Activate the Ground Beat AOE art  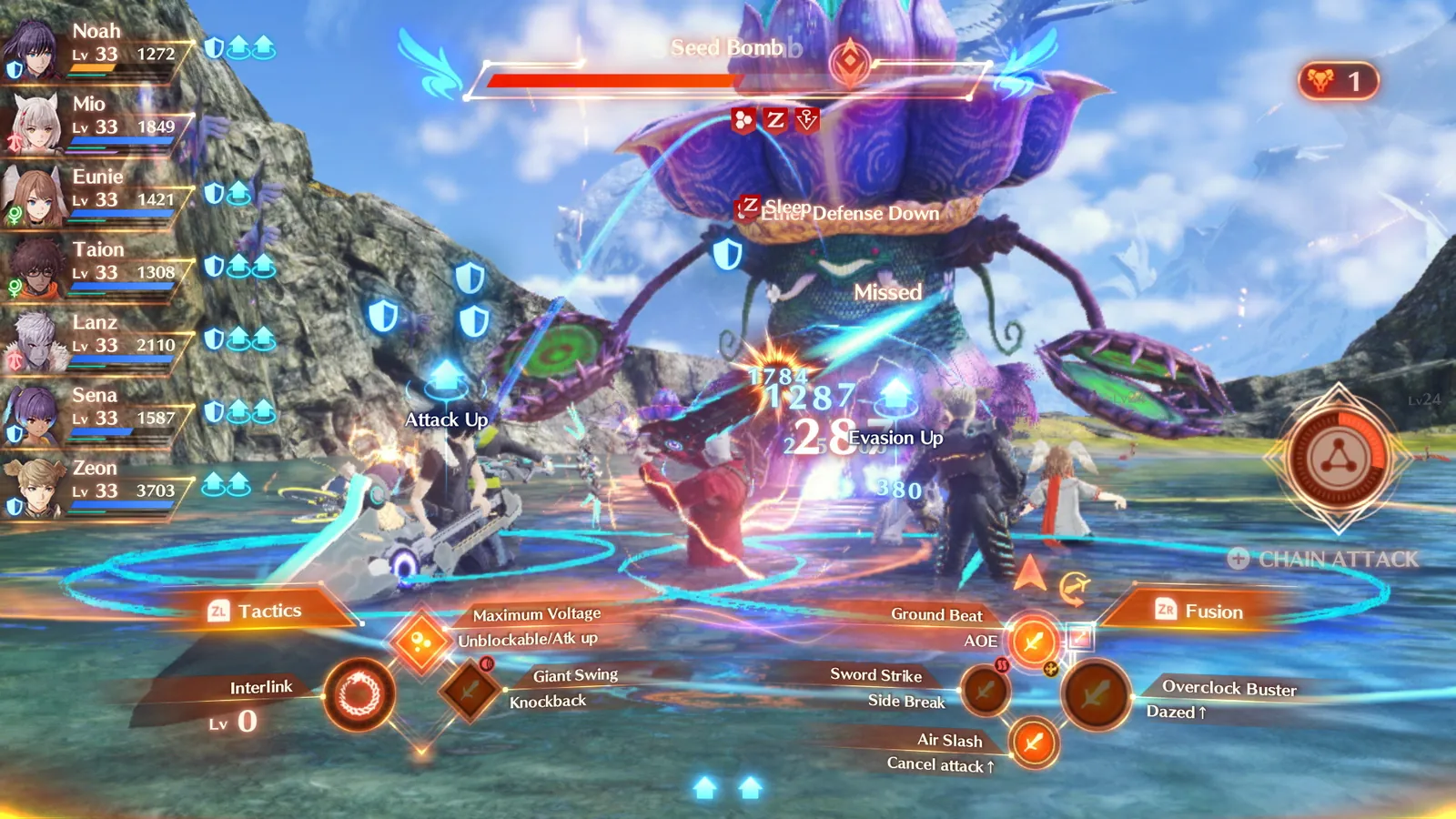[x=1033, y=642]
